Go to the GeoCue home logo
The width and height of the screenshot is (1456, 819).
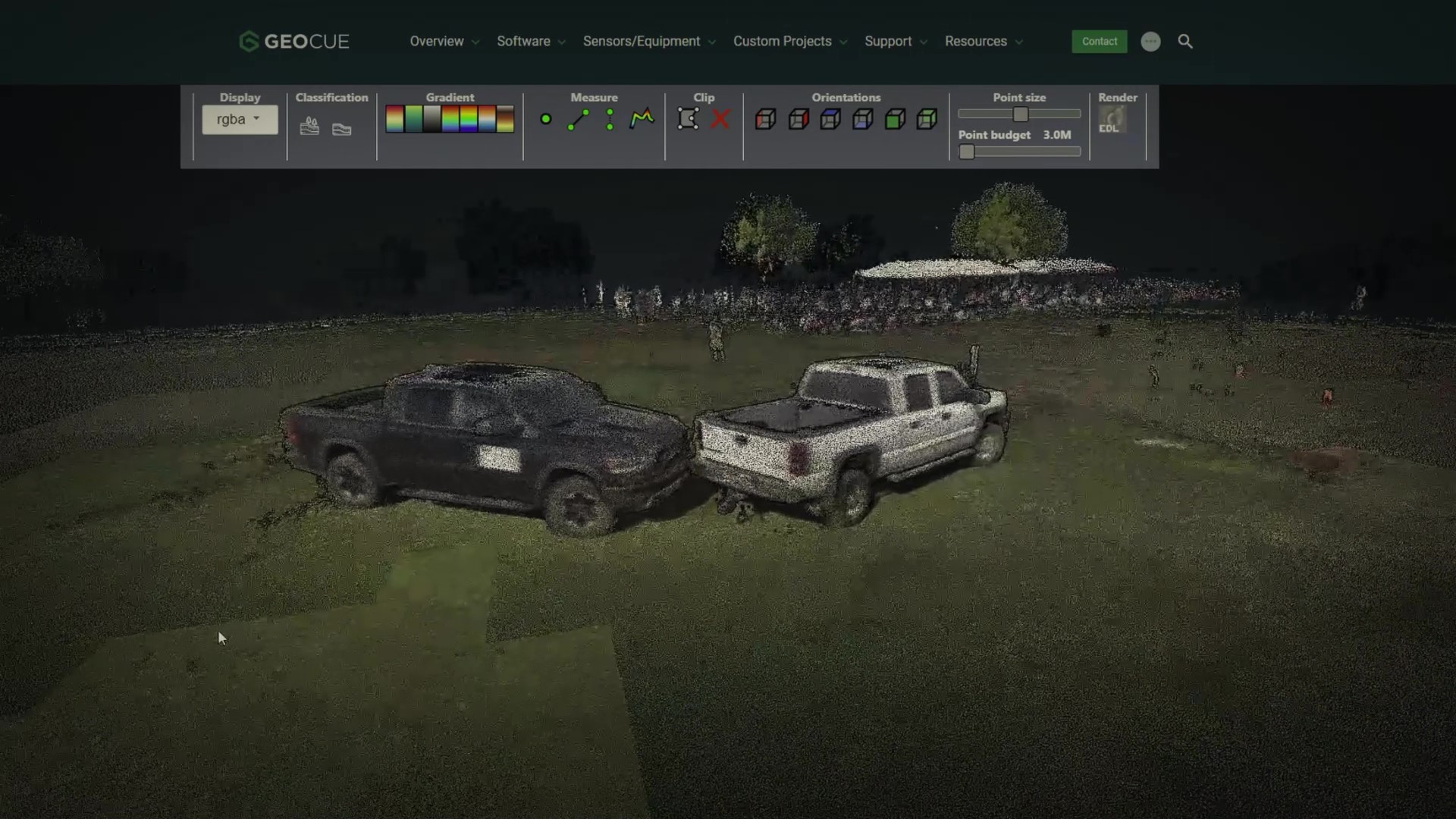coord(294,42)
